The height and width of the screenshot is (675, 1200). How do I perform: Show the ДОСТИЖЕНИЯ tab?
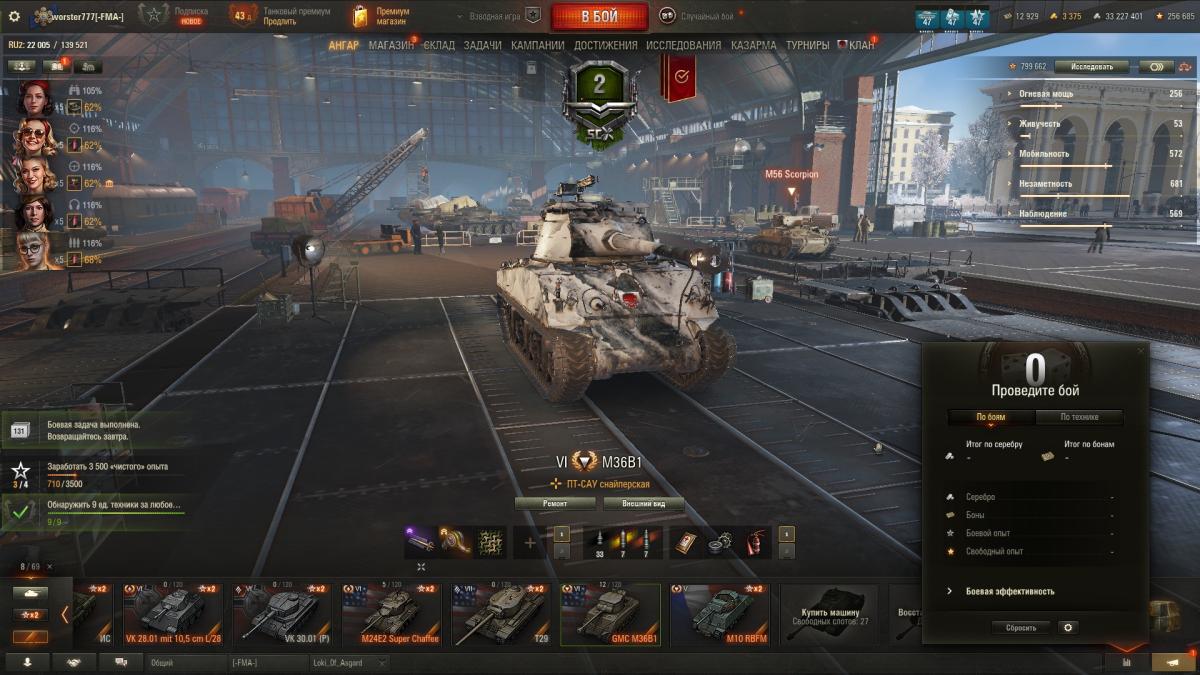tap(605, 45)
